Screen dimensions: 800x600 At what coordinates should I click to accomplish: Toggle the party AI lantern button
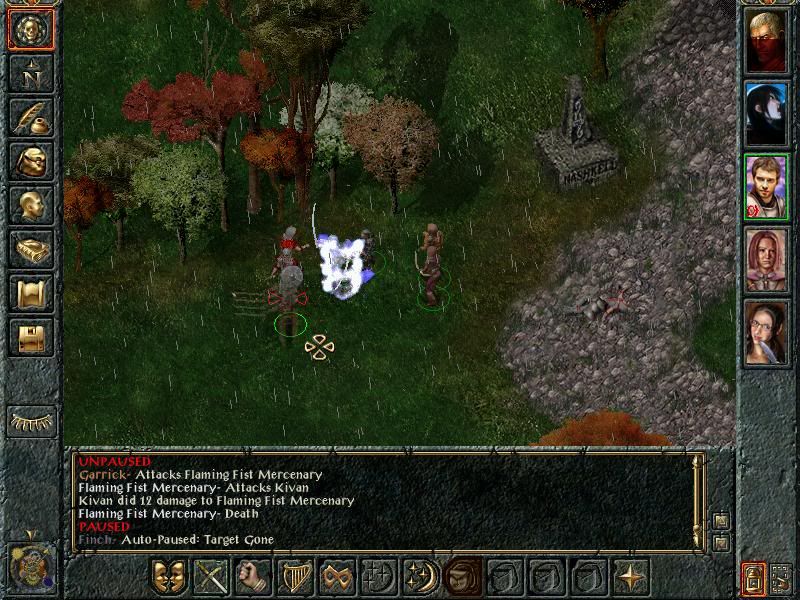tap(753, 578)
